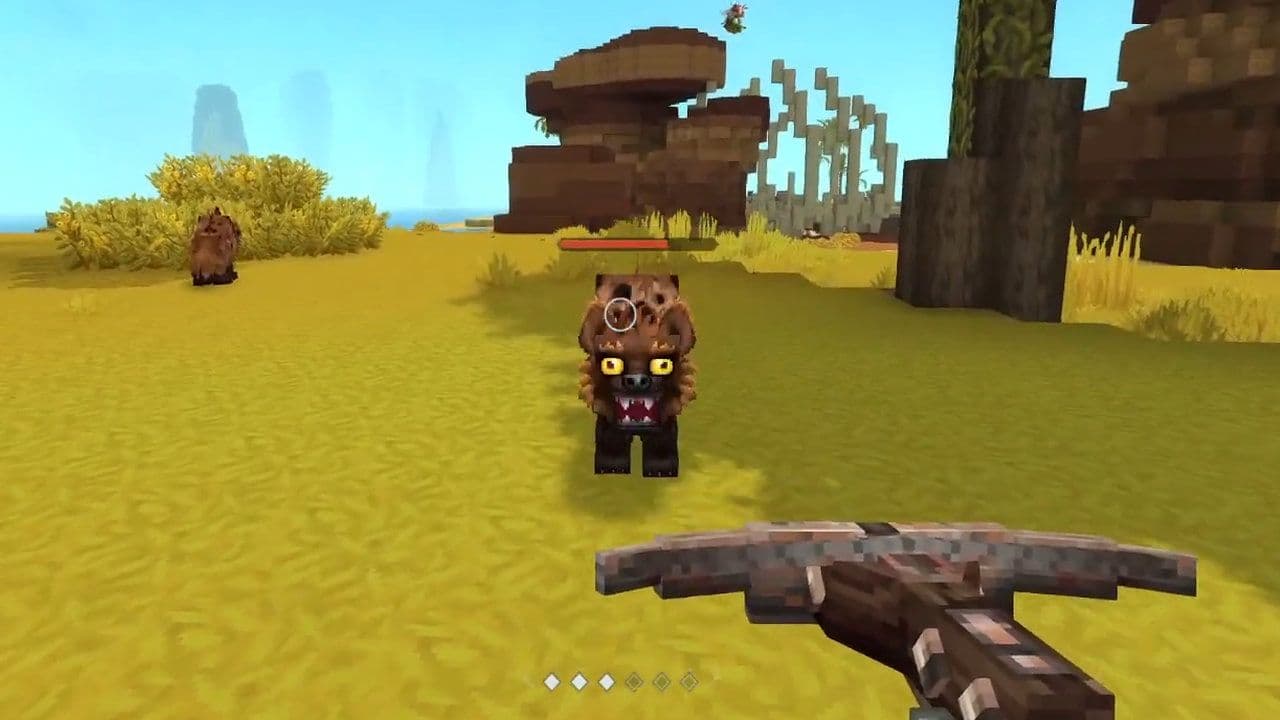Click the equipped crossbow in hand

click(880, 600)
